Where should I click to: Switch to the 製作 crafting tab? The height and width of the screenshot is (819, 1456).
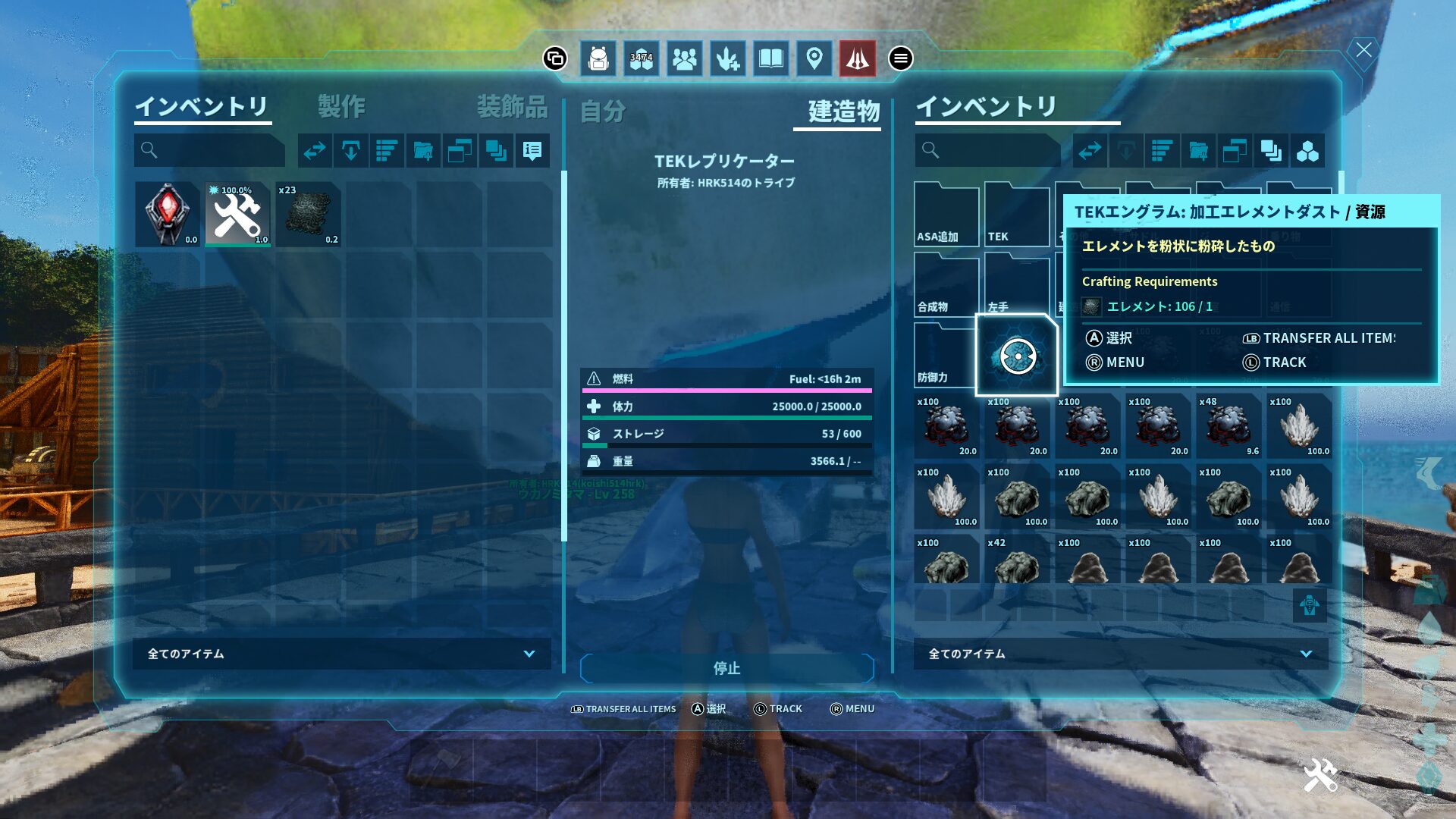(341, 107)
